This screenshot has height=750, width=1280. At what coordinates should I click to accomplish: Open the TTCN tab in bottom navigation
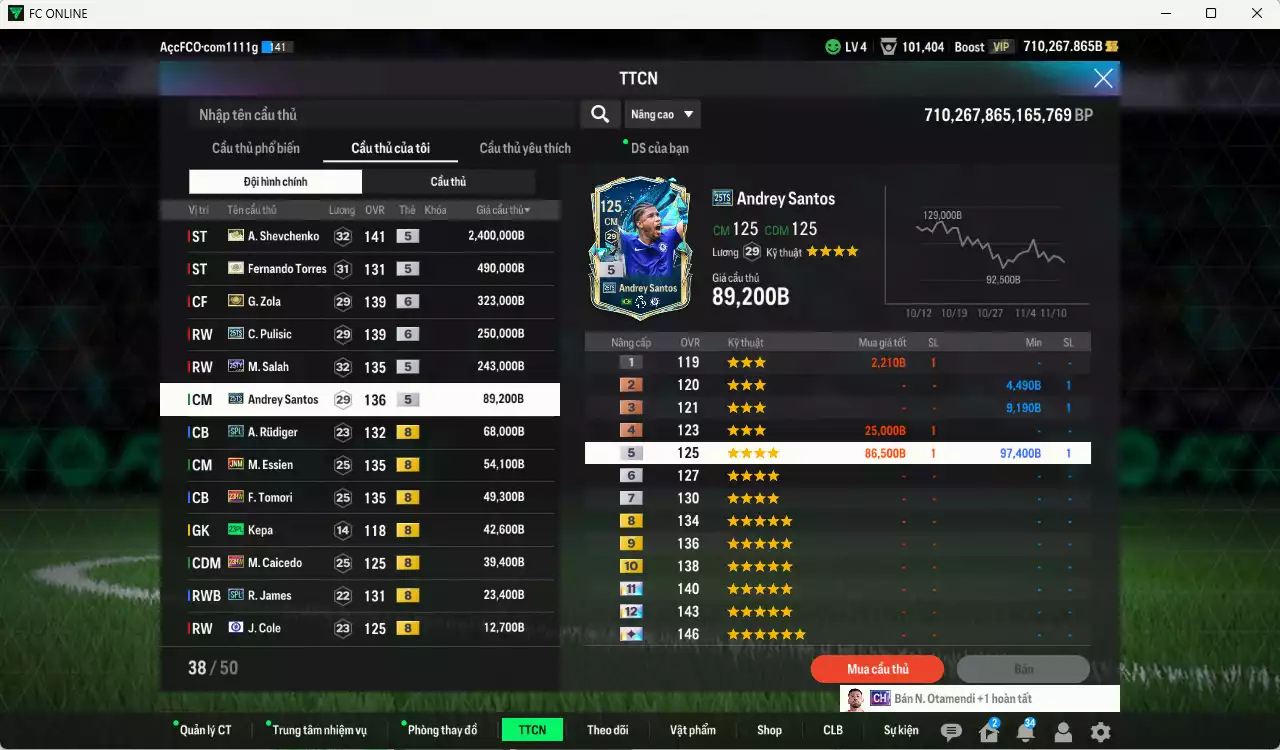coord(532,730)
